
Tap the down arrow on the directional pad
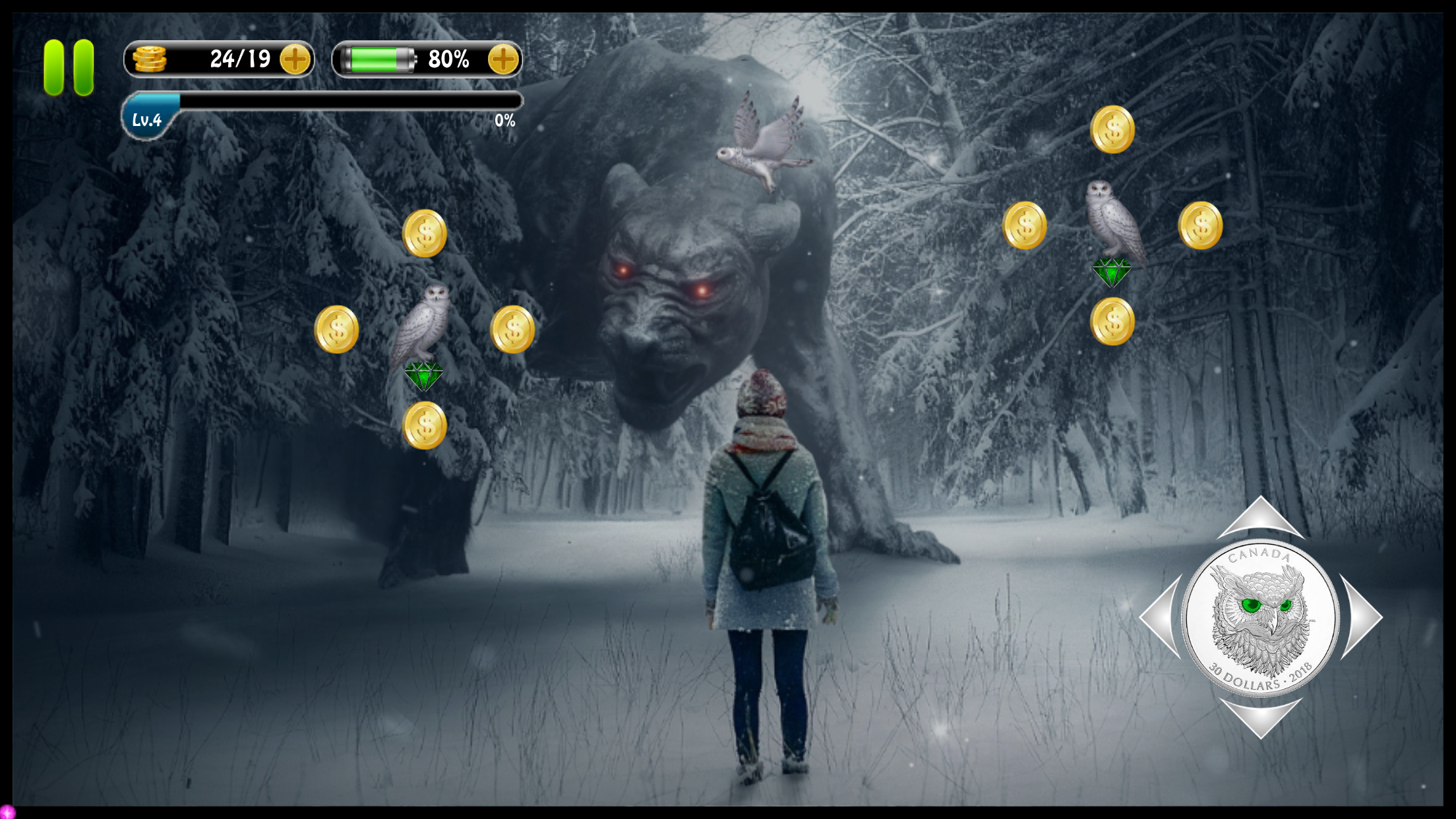point(1260,716)
